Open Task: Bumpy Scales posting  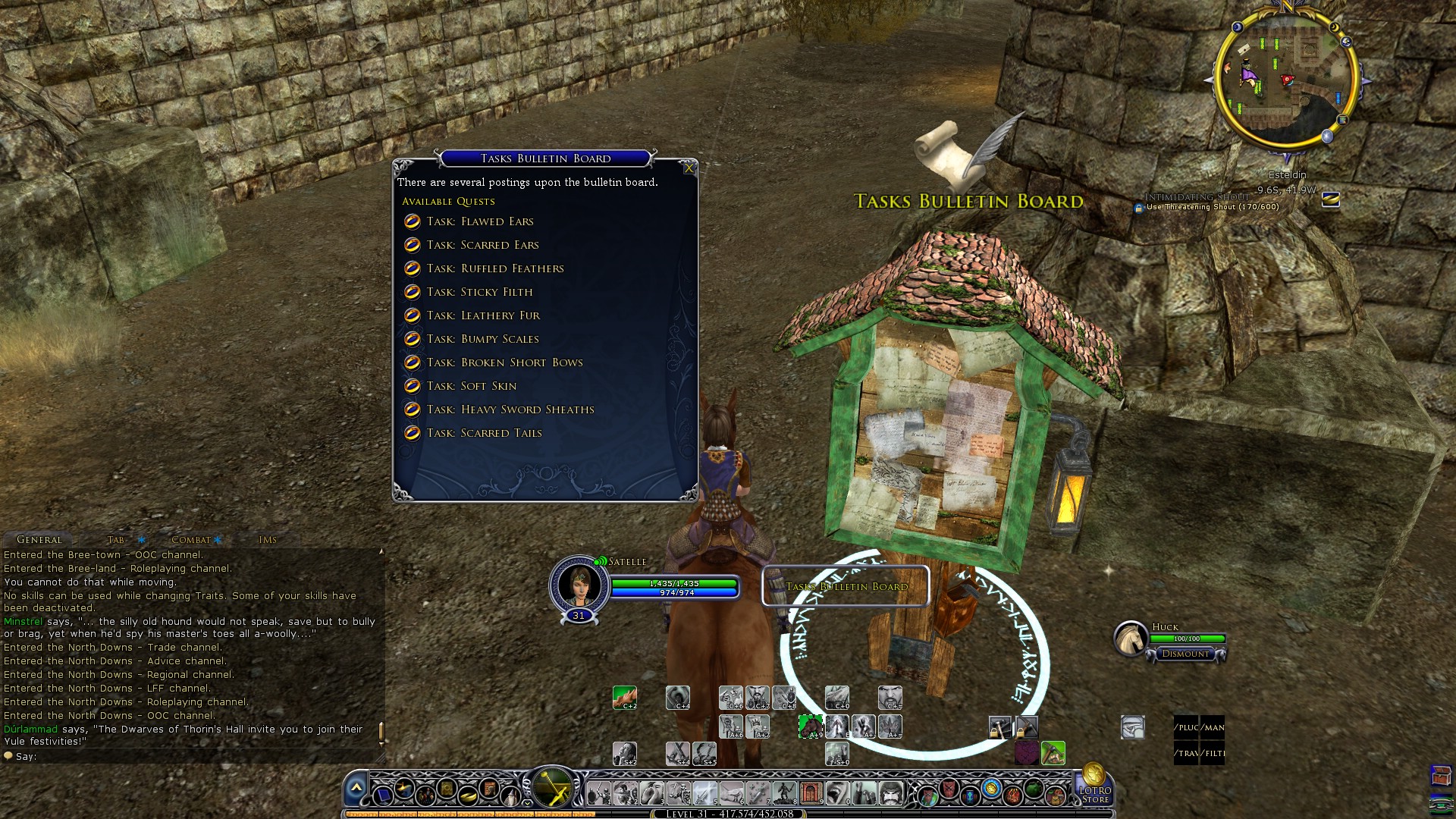tap(482, 339)
